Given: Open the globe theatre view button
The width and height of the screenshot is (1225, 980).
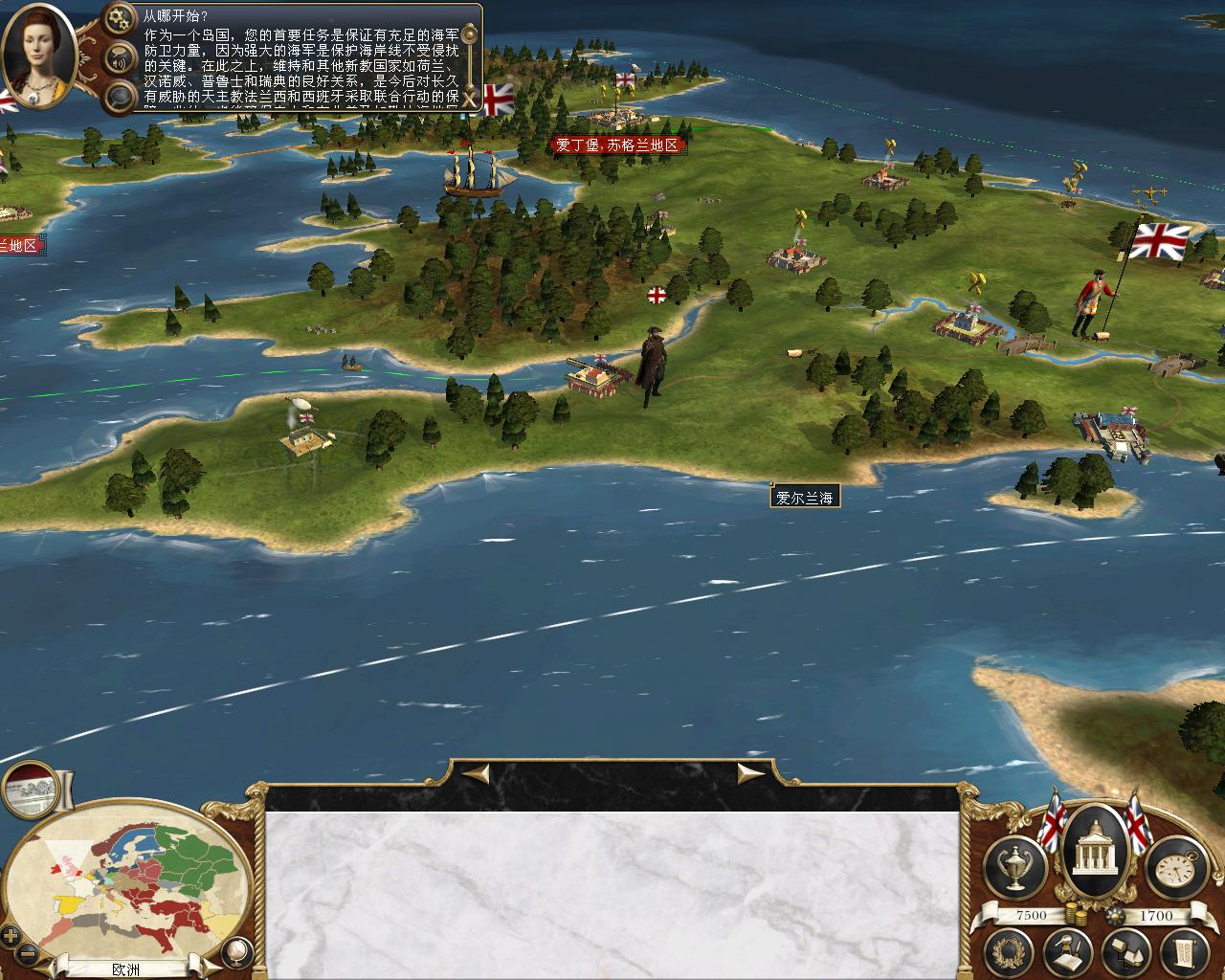Looking at the screenshot, I should click(x=236, y=950).
